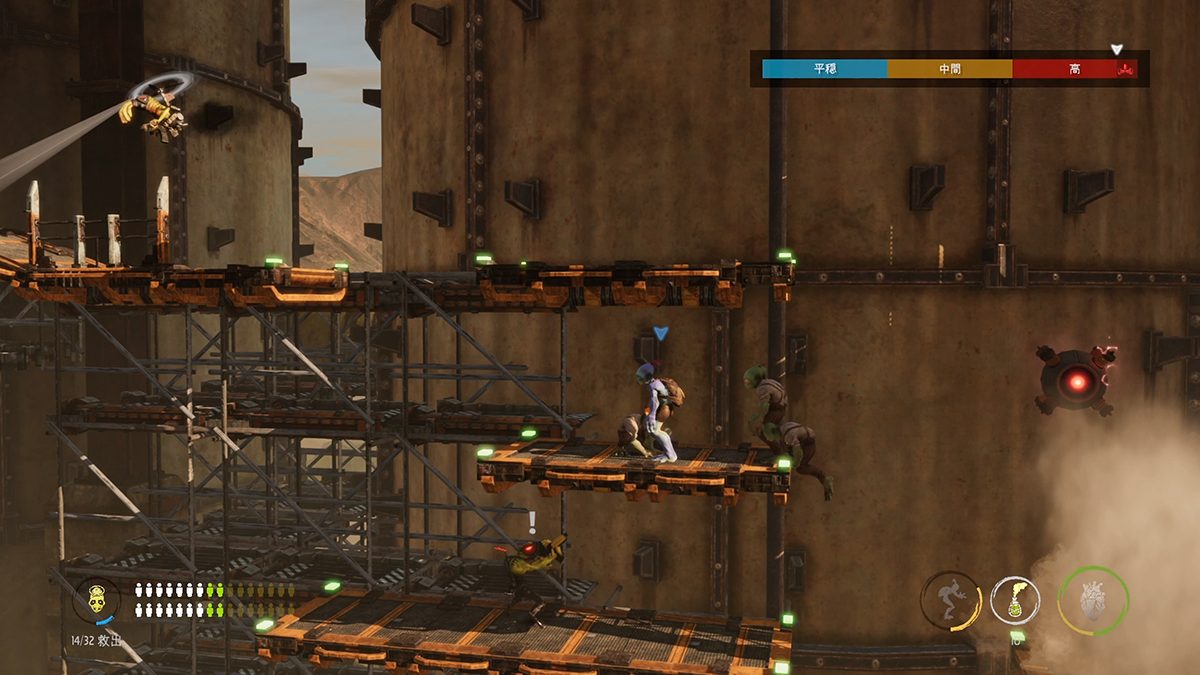Select the smoking brew bottle item
This screenshot has width=1200, height=675.
tap(1015, 601)
